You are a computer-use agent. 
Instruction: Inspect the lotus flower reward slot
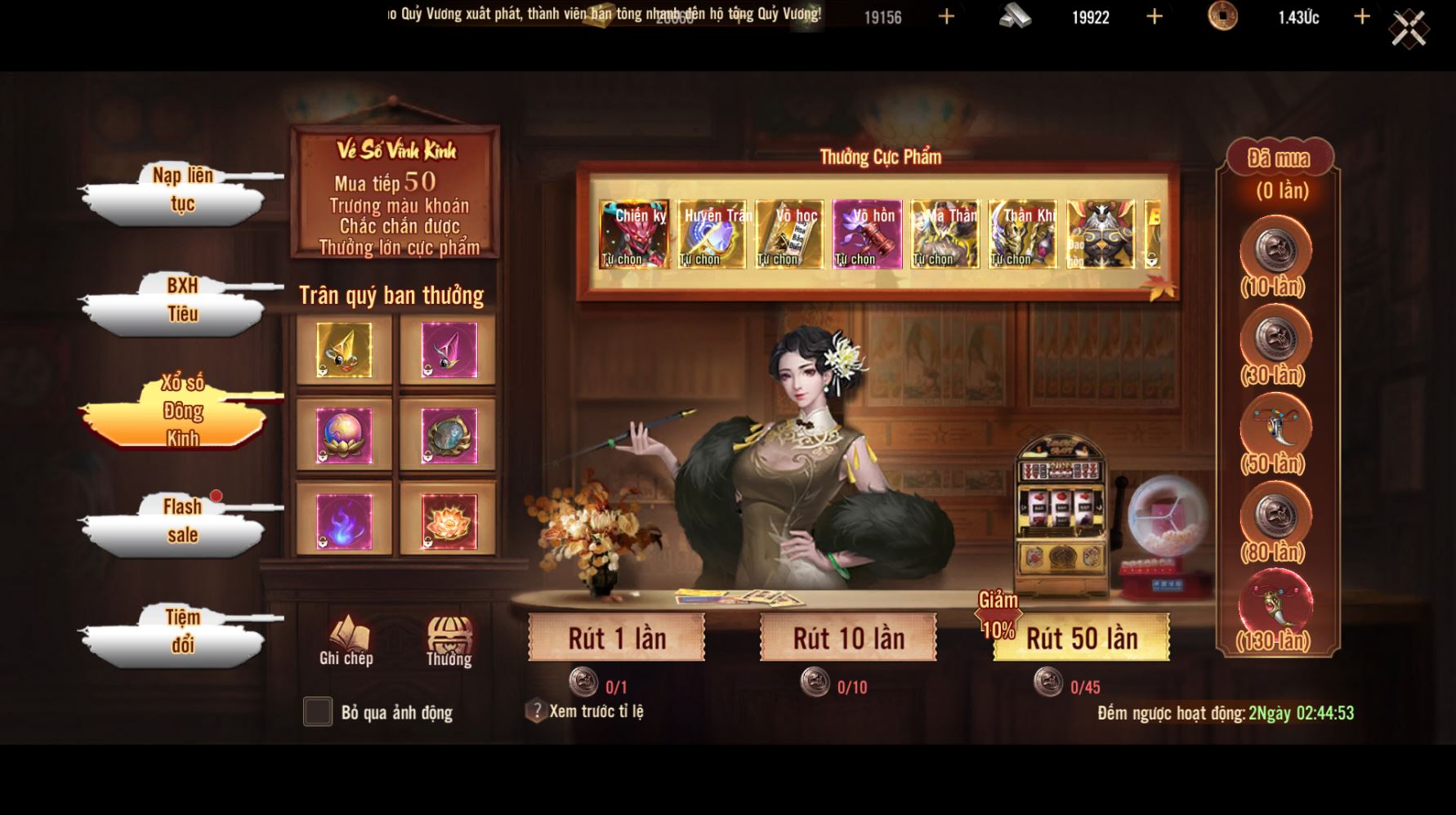click(448, 521)
